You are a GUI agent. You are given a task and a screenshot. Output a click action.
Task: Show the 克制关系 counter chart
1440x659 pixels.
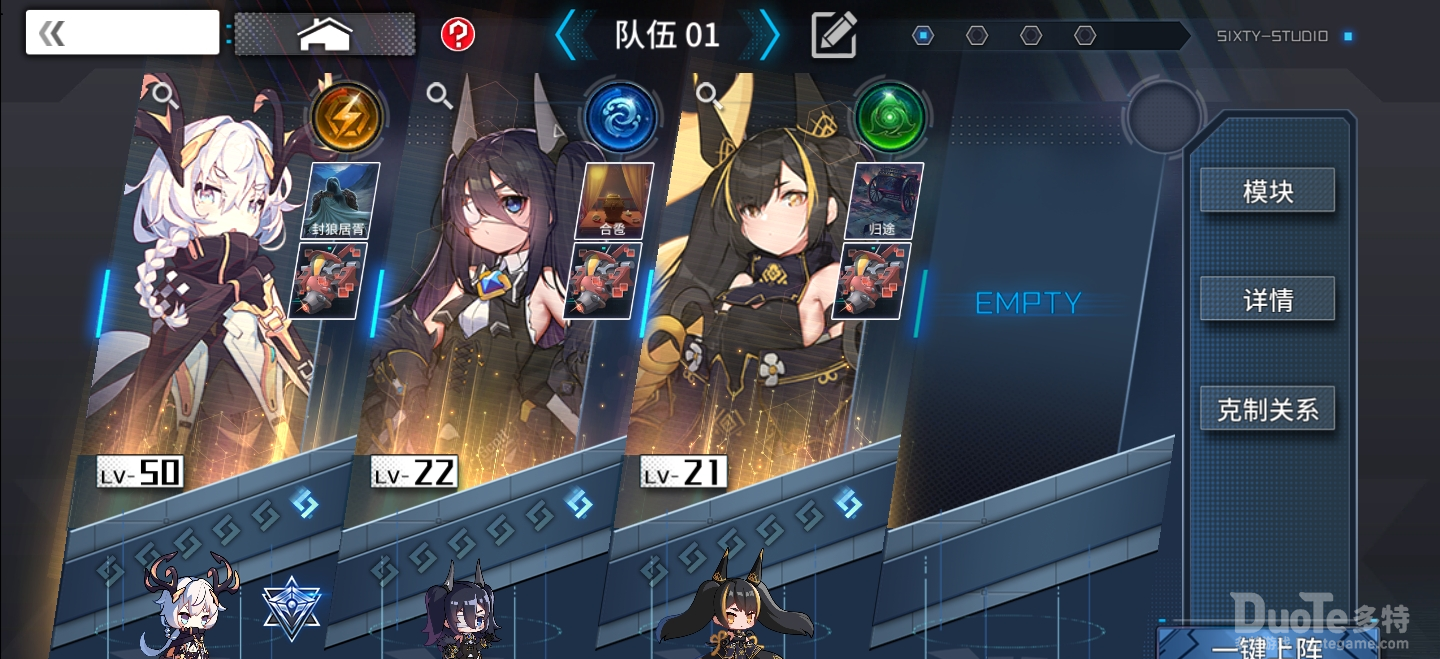1267,409
